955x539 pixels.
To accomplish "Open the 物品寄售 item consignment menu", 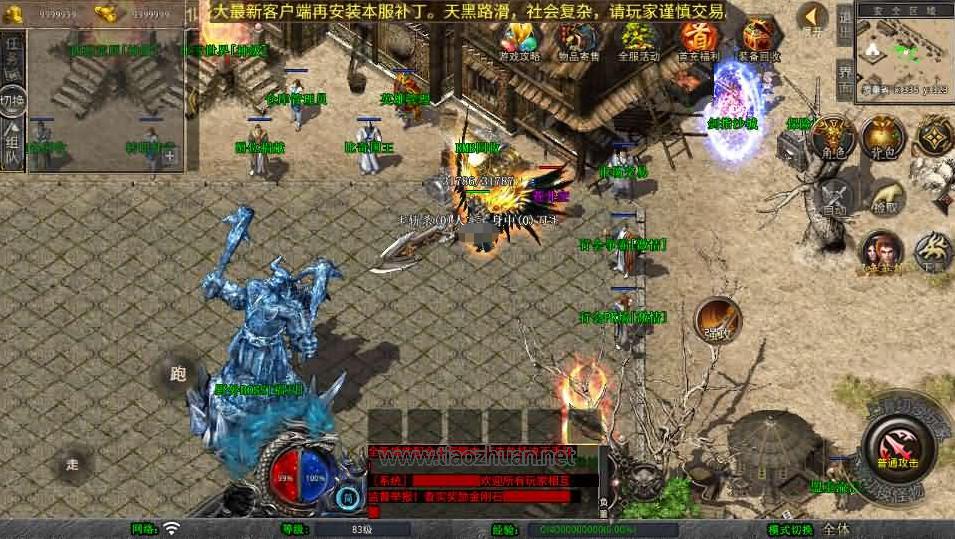I will coord(578,39).
